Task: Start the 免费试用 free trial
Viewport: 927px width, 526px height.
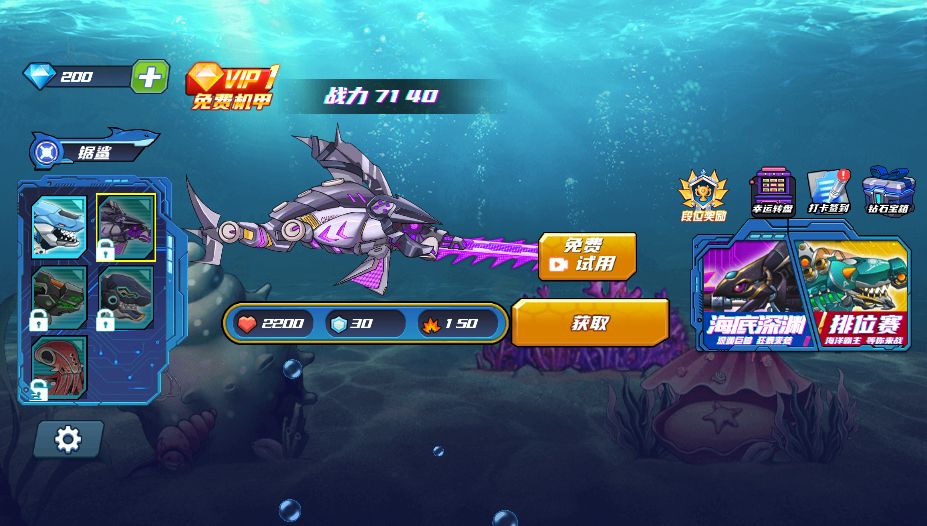Action: pos(587,257)
